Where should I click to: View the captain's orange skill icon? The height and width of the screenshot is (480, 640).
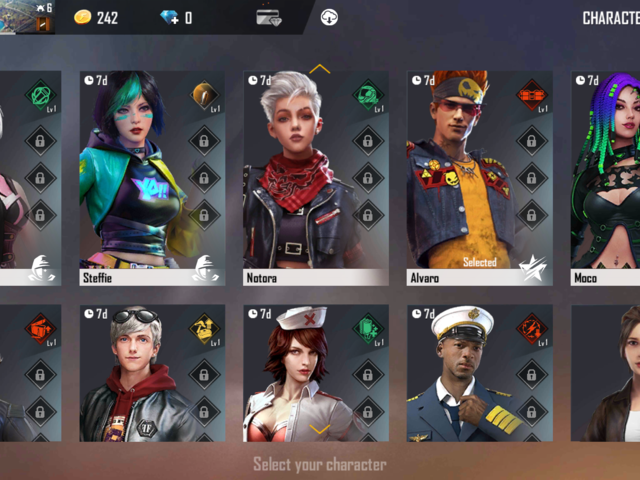531,329
